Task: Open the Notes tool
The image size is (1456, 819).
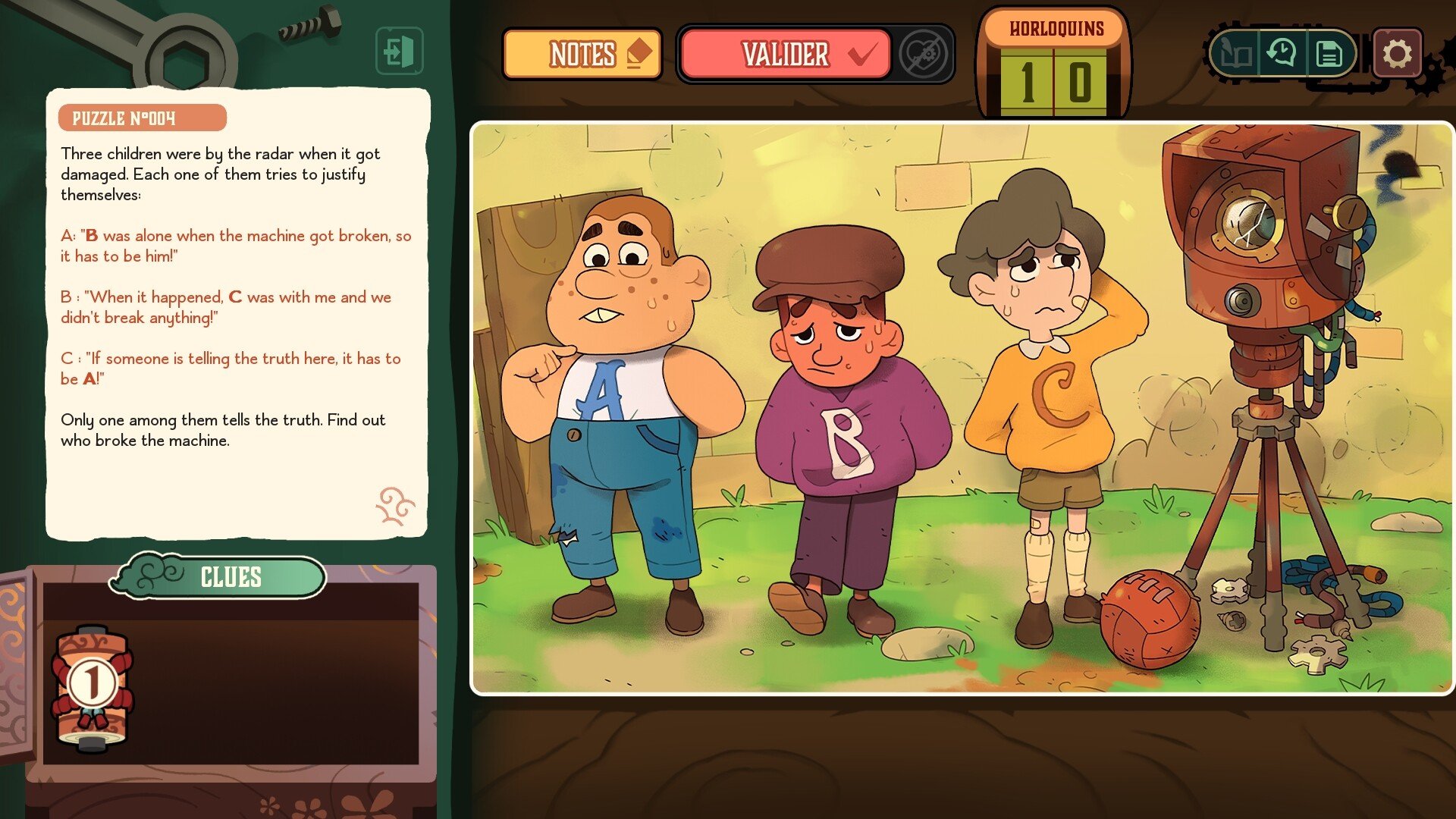Action: (582, 54)
